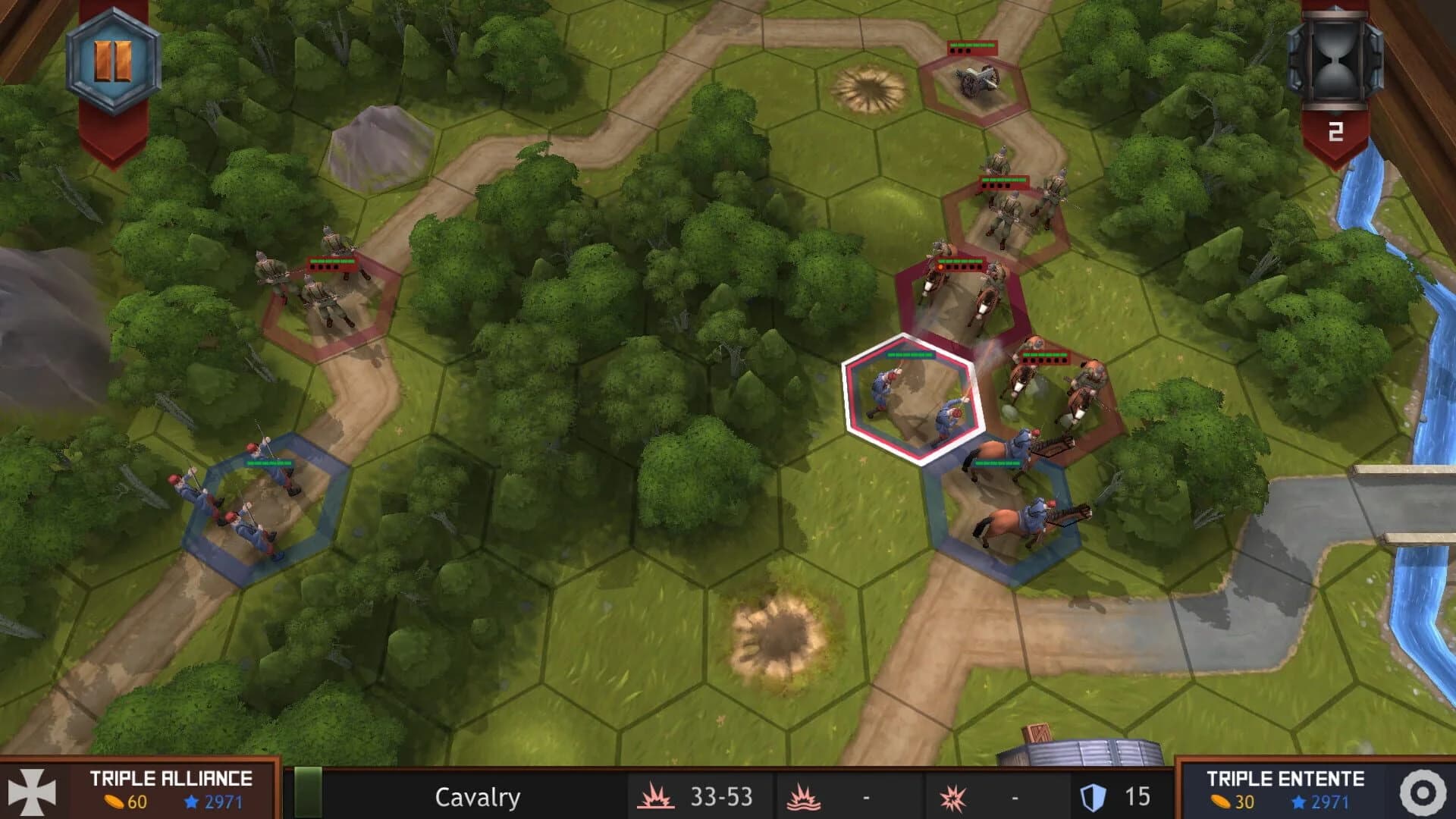
Task: Click the Triple Alliance panel label
Action: [x=171, y=779]
